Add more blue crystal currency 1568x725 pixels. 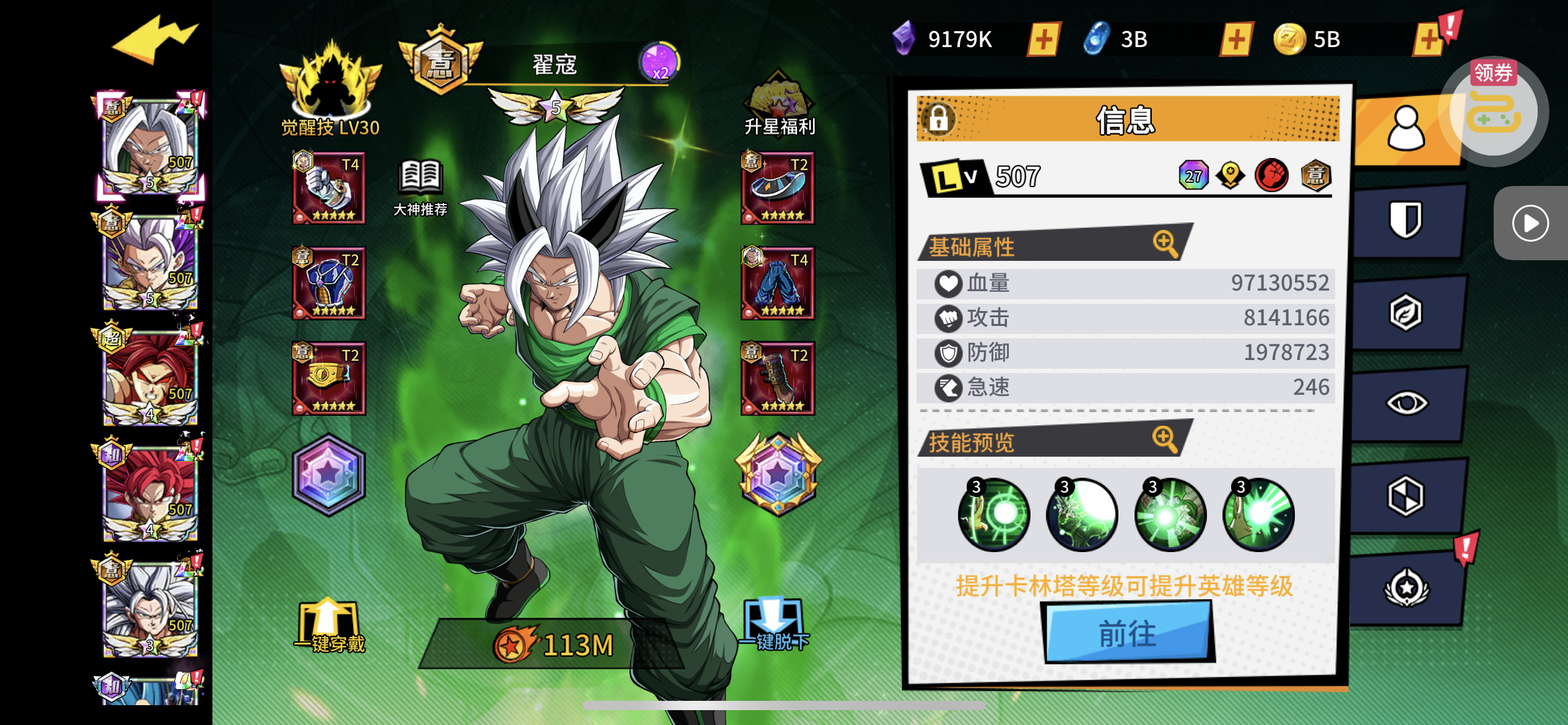[1236, 40]
